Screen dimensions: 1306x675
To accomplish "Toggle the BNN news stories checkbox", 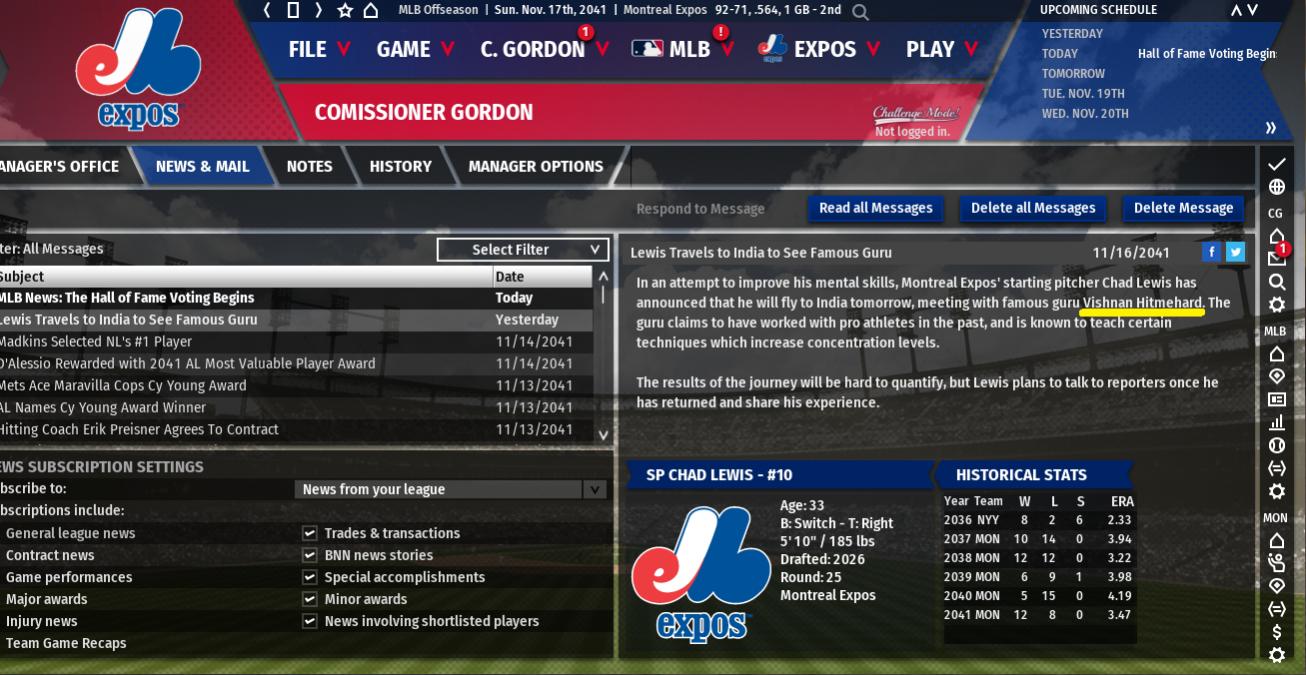I will tap(310, 556).
